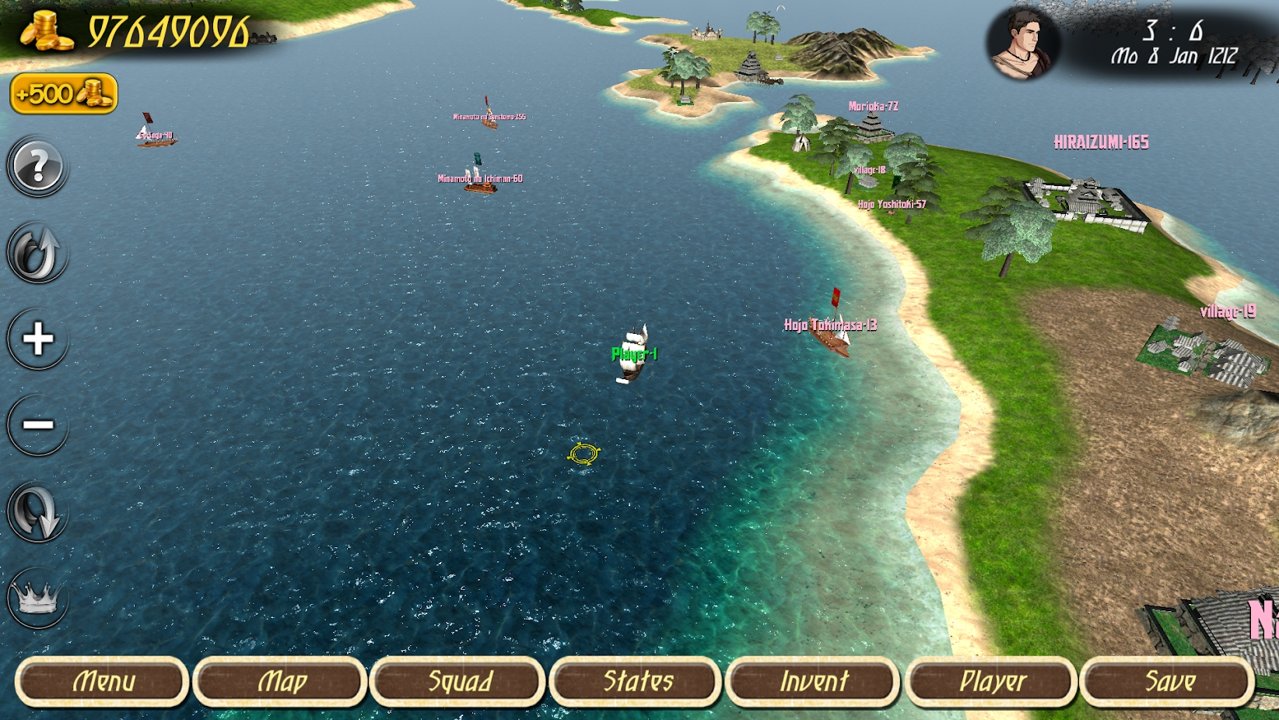Rotate camera with the upper curved arrow
The height and width of the screenshot is (720, 1279).
(38, 253)
